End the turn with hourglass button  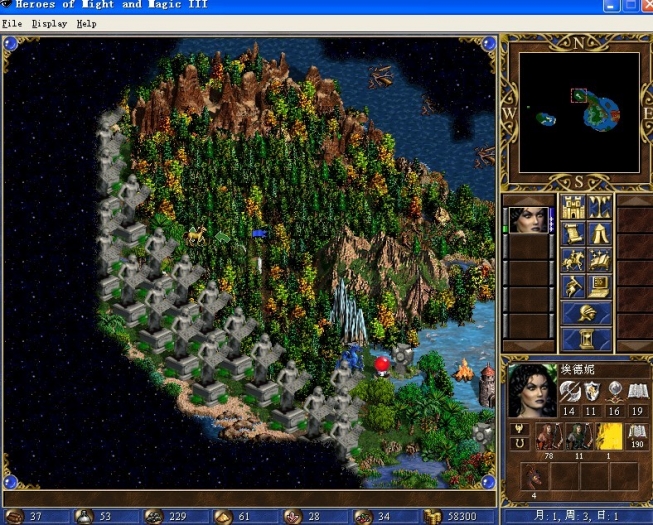coord(587,338)
